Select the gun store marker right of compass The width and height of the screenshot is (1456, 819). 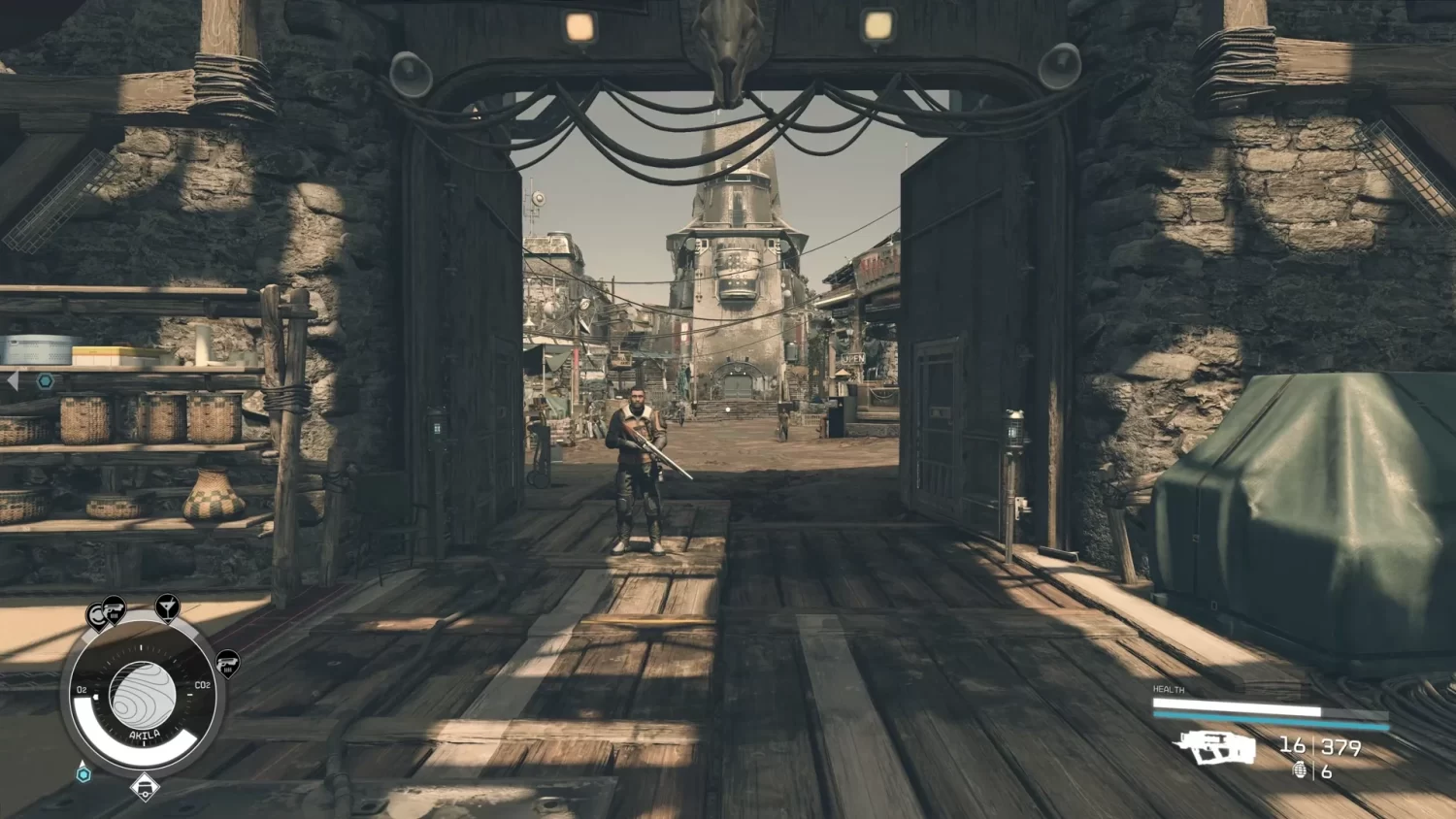click(228, 665)
